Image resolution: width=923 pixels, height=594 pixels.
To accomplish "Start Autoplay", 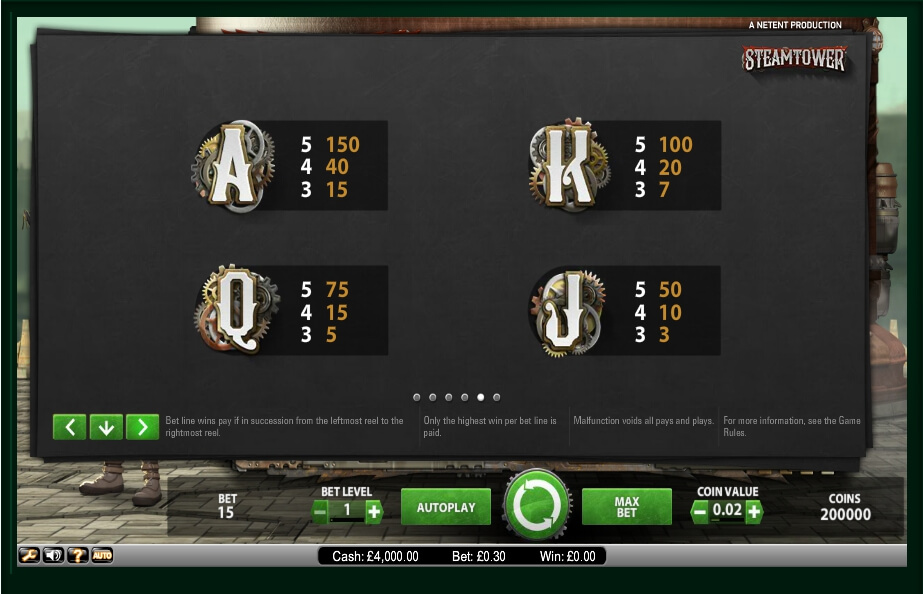I will click(x=446, y=507).
